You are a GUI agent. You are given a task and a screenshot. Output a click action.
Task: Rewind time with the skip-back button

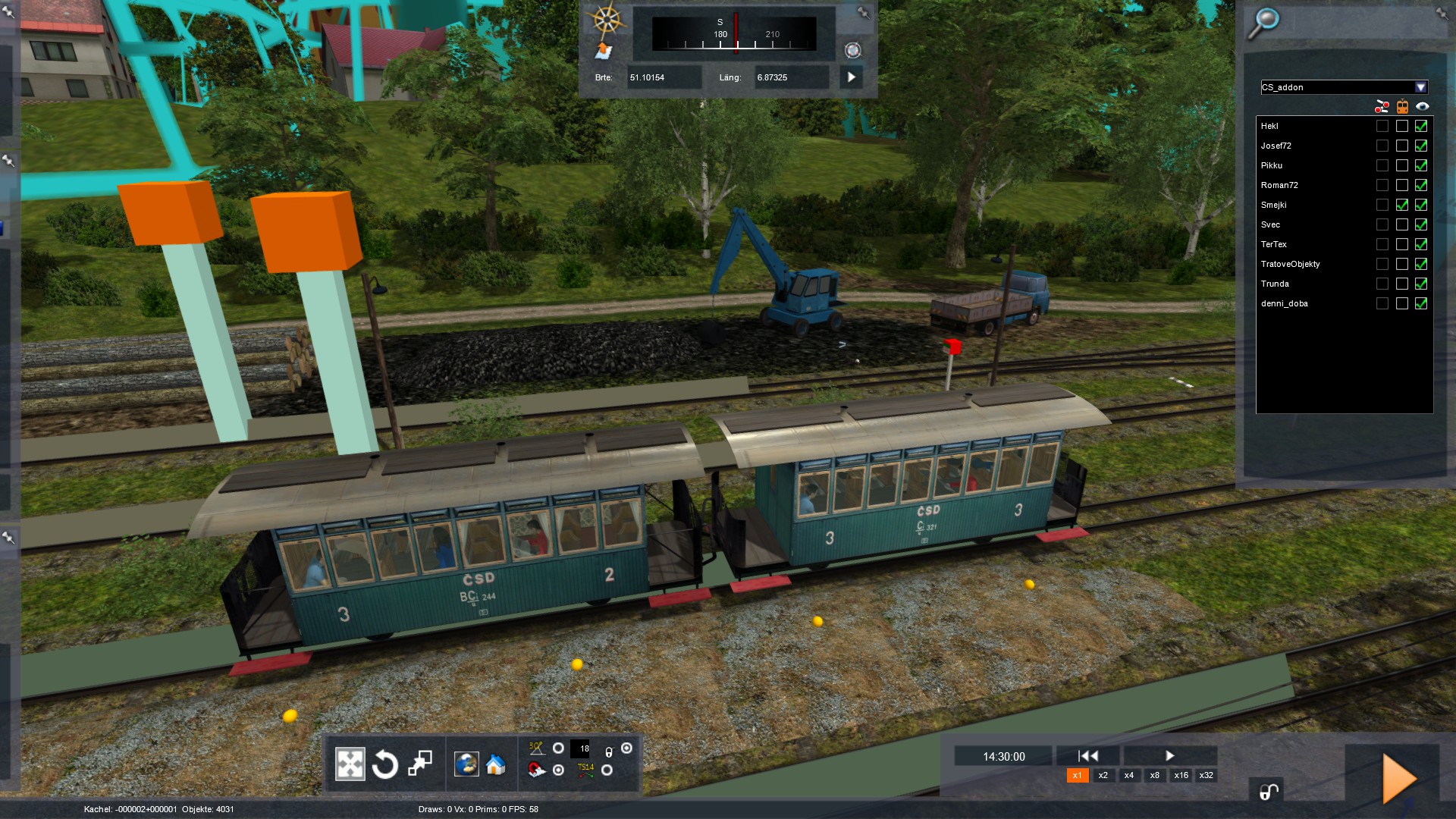coord(1087,755)
